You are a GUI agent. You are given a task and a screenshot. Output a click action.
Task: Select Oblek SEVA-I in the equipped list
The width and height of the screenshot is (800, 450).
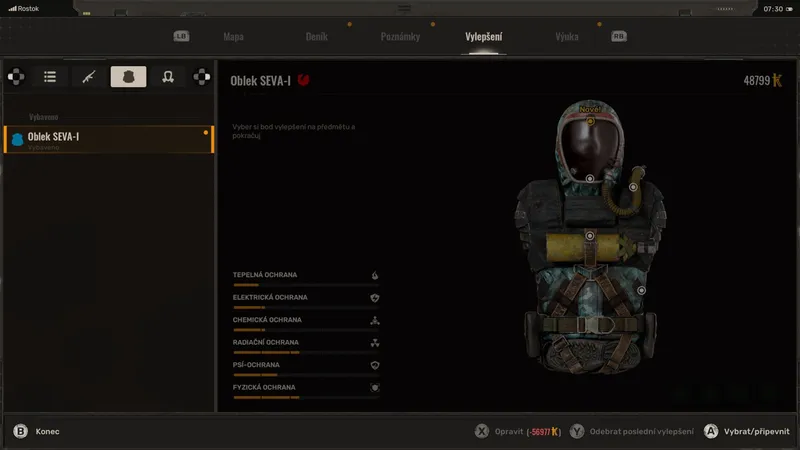pyautogui.click(x=108, y=139)
